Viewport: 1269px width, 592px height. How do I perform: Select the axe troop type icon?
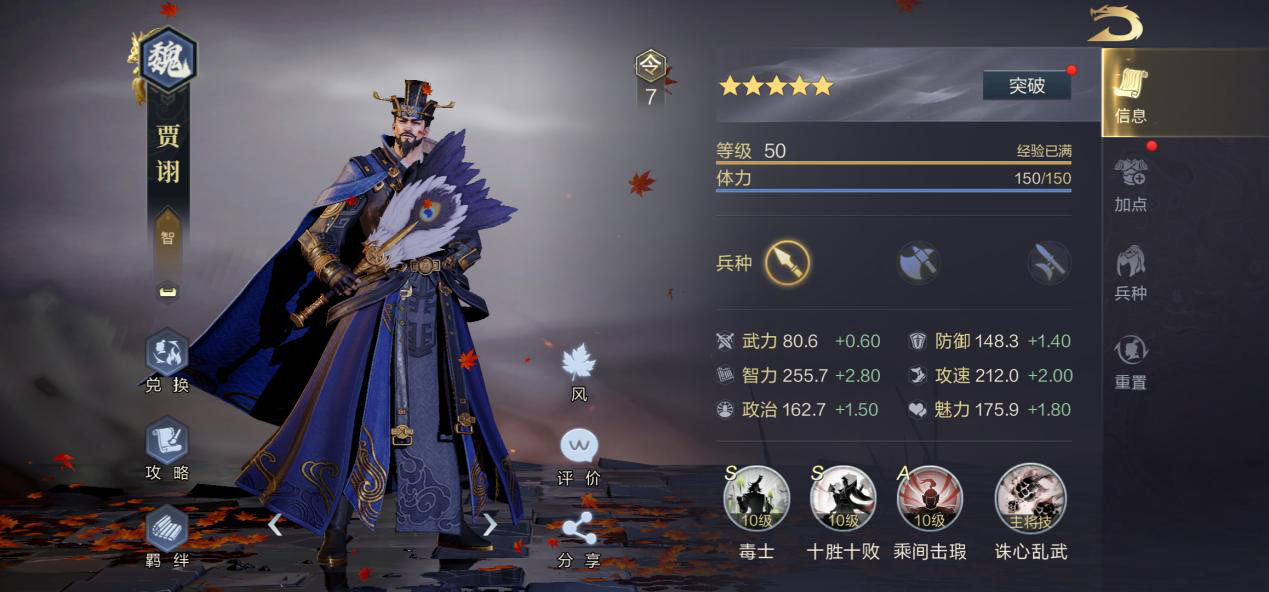coord(918,263)
